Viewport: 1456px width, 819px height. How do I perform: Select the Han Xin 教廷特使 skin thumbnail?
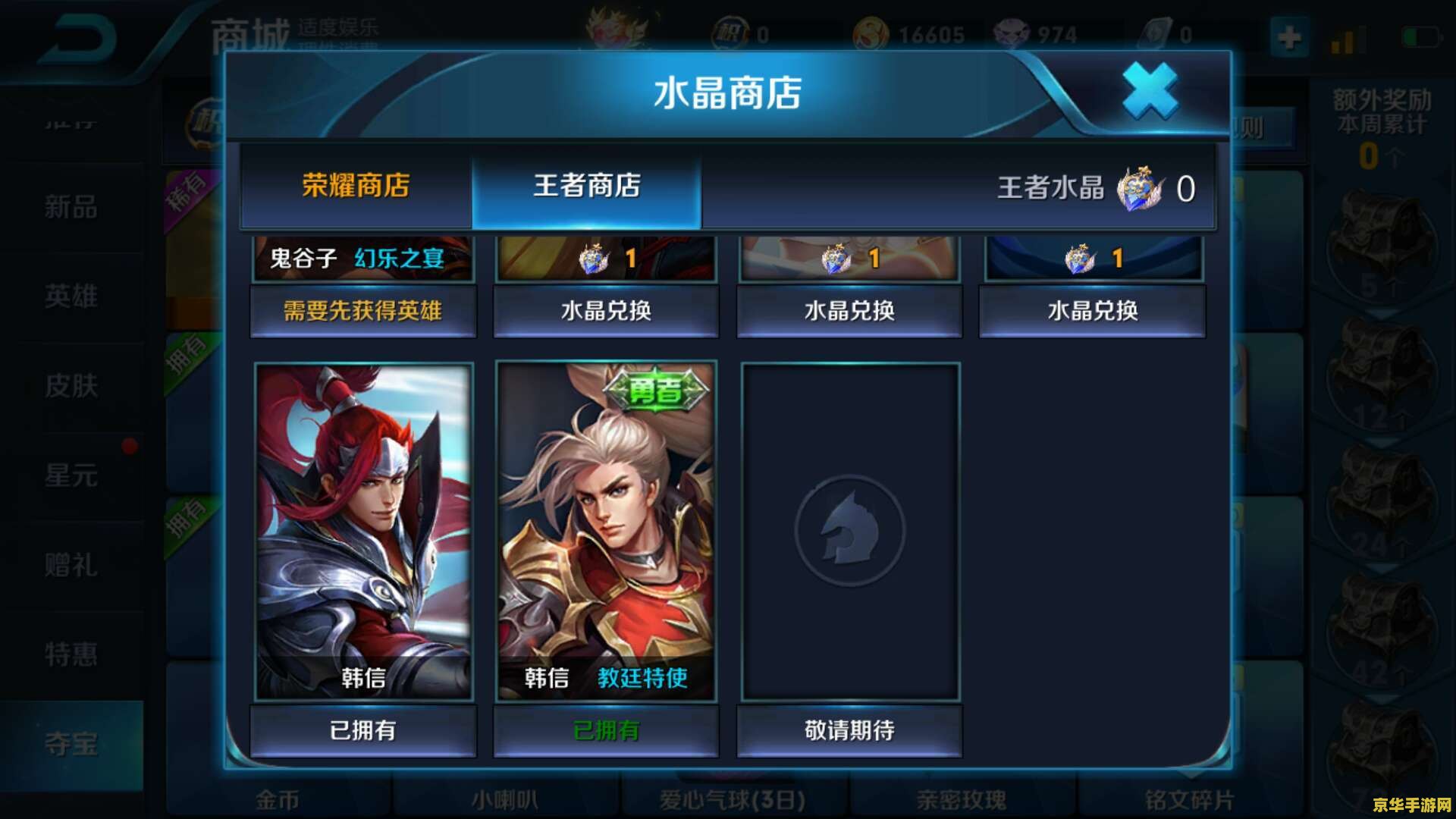pyautogui.click(x=605, y=531)
